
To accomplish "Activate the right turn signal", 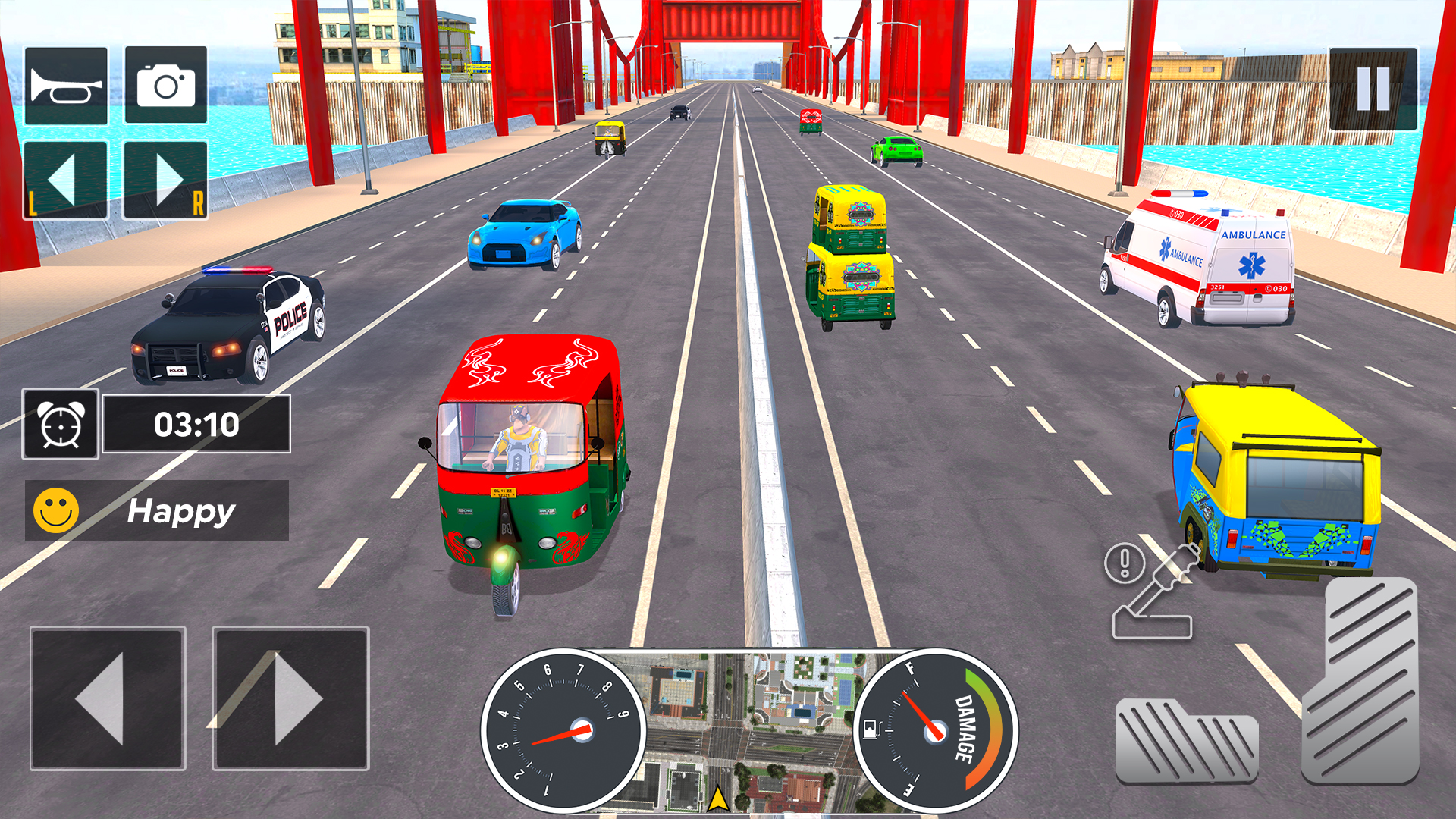I will [164, 180].
